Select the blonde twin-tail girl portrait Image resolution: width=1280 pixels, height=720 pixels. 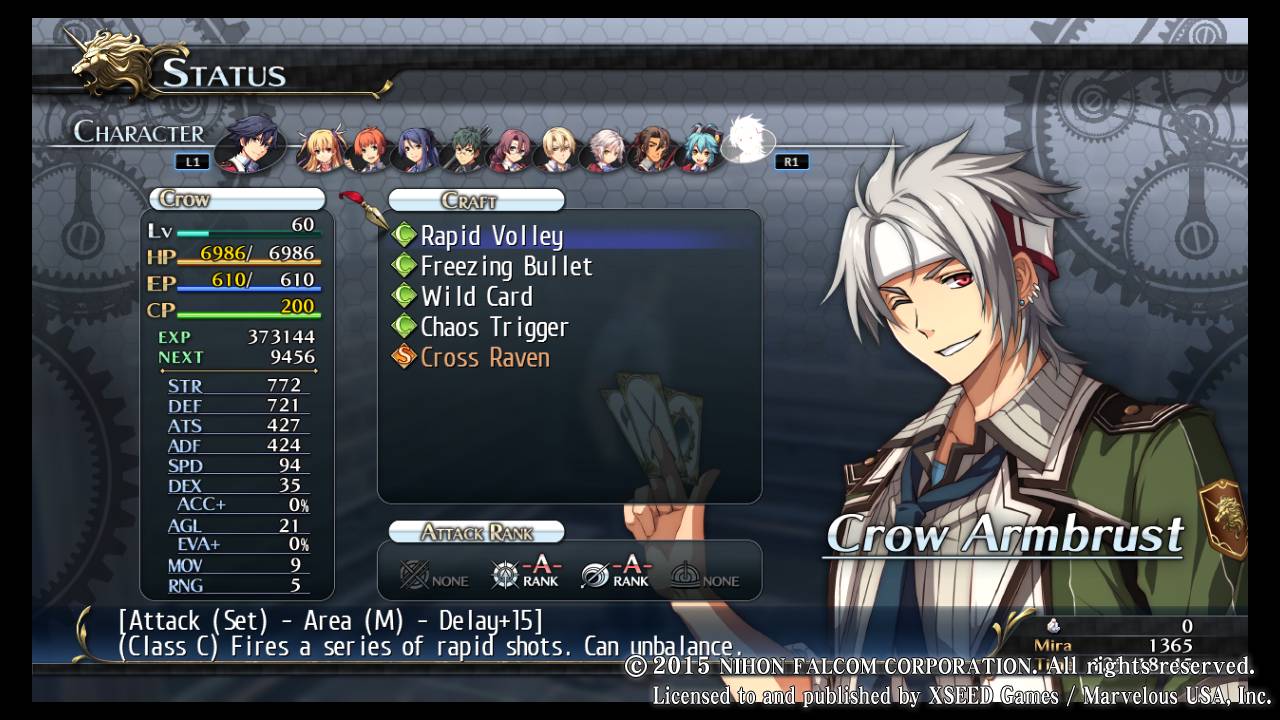click(x=322, y=150)
